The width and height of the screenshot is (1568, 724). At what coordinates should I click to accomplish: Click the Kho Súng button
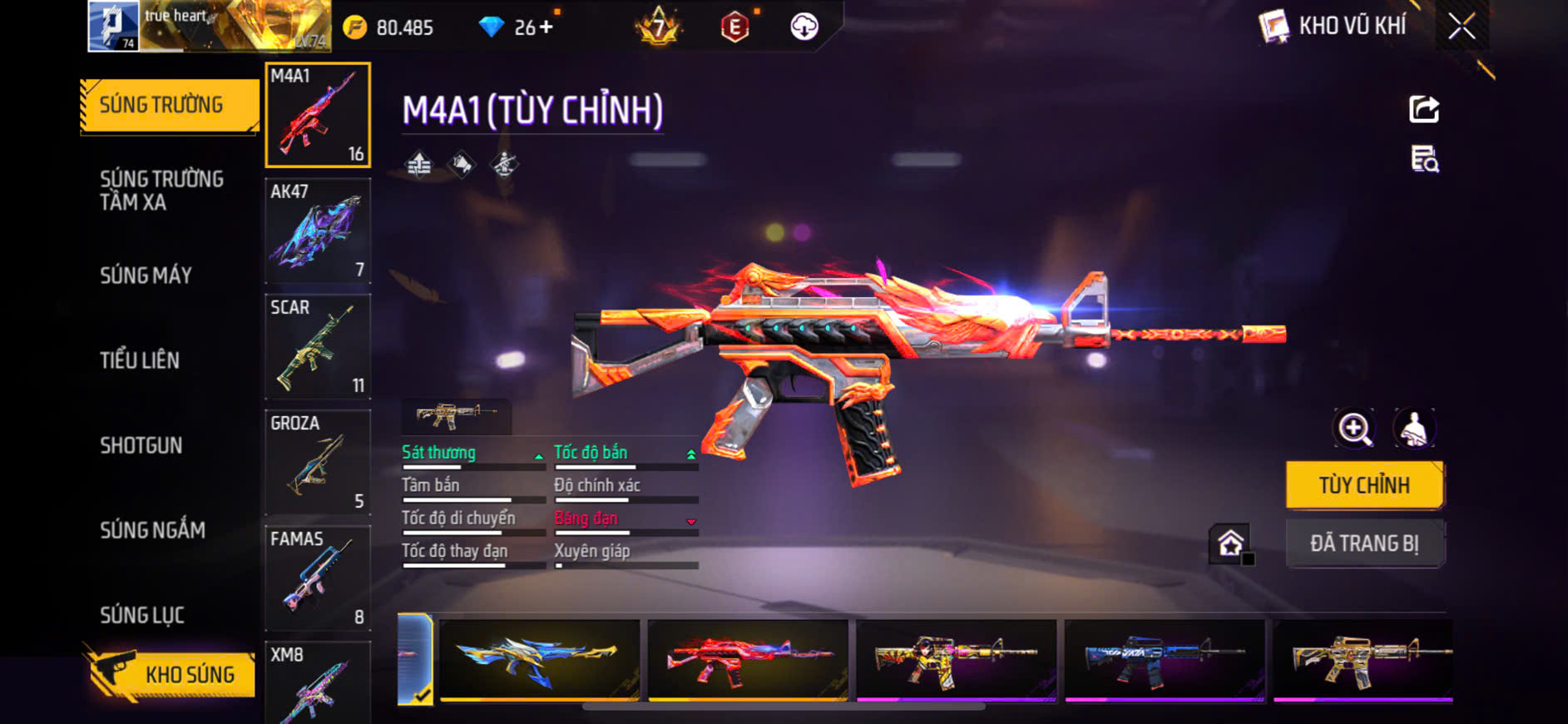171,674
